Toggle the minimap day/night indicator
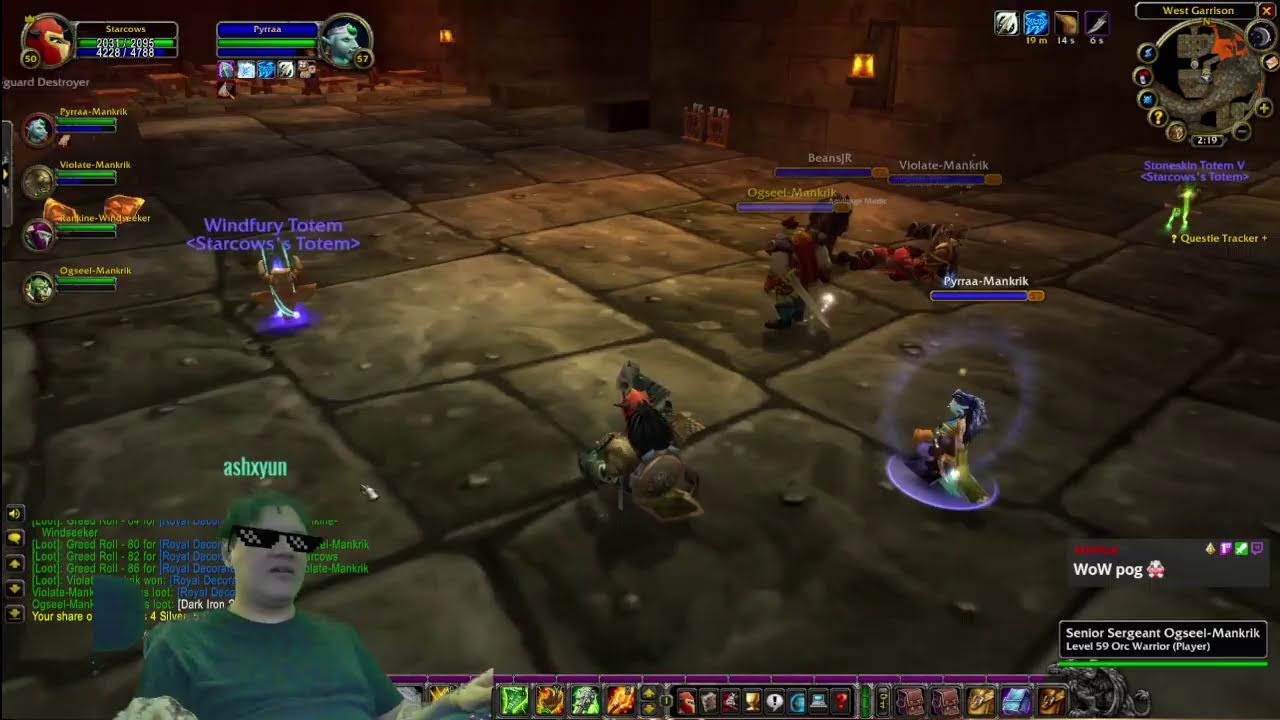 tap(1260, 36)
